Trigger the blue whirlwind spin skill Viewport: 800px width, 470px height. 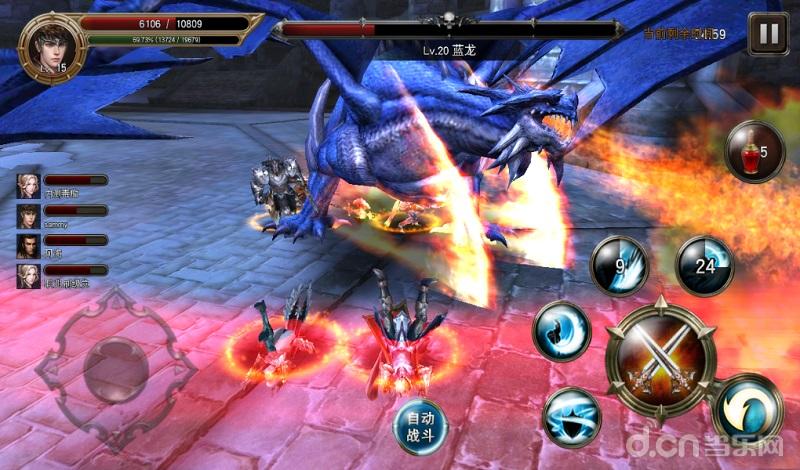tap(572, 416)
